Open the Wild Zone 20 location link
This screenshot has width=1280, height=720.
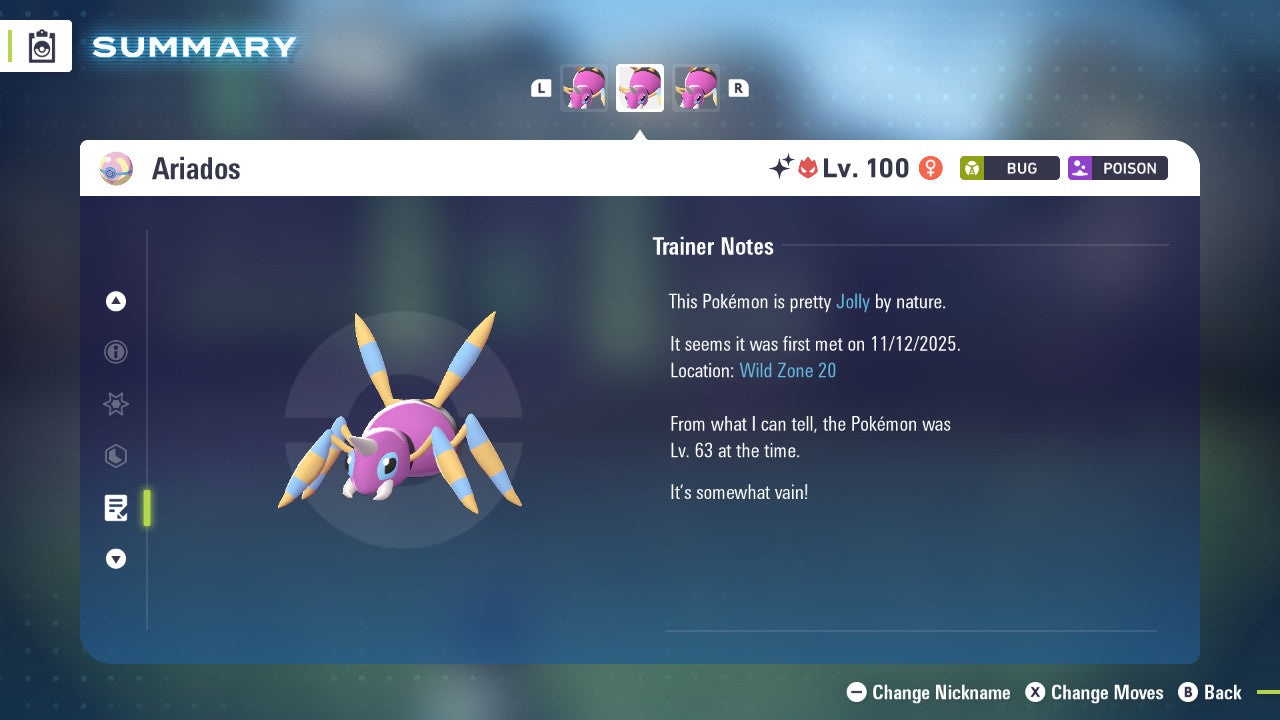[788, 370]
